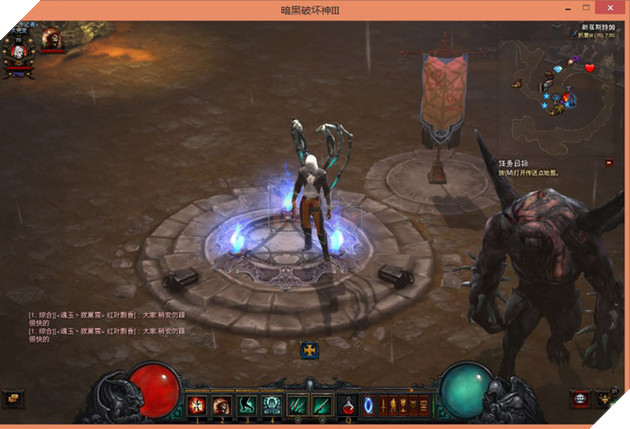Viewport: 630px width, 429px height.
Task: Drink the red health potion
Action: tap(349, 405)
